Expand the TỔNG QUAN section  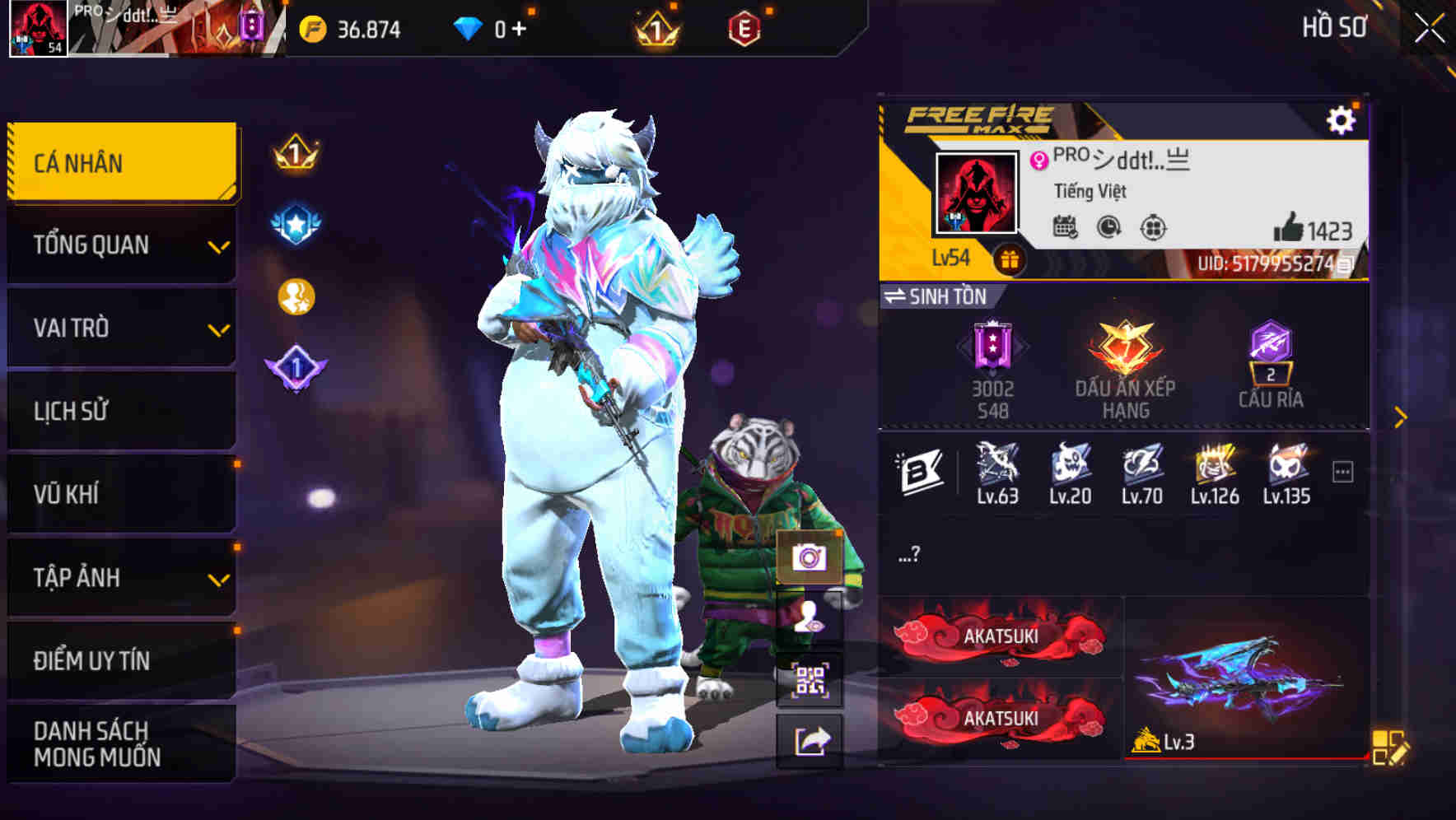119,245
